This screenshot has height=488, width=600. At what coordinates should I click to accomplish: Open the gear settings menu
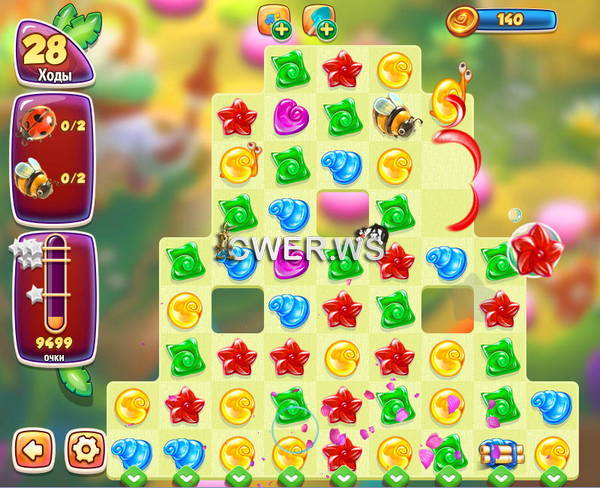point(85,449)
